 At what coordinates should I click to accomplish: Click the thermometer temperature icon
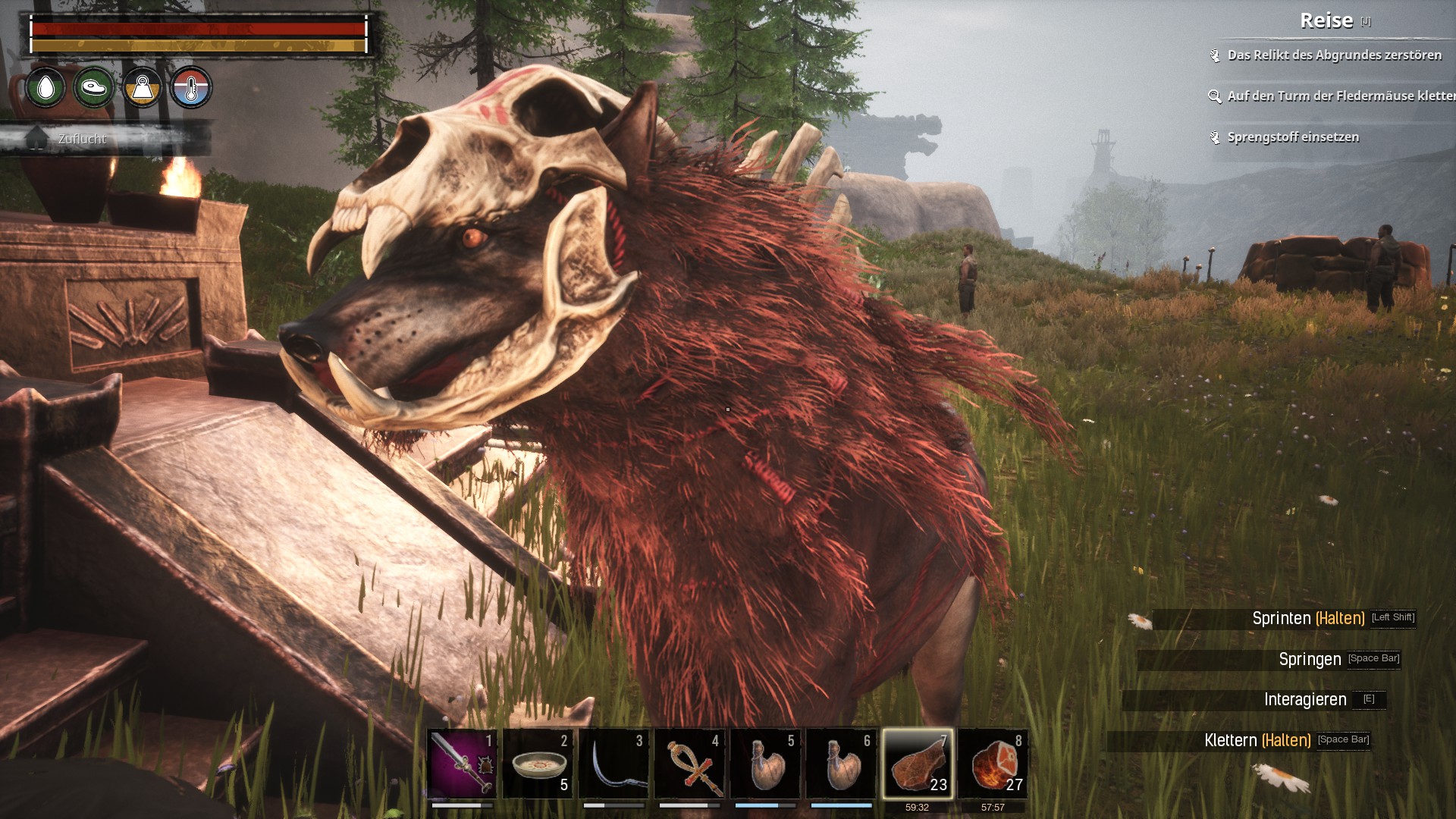click(x=191, y=88)
